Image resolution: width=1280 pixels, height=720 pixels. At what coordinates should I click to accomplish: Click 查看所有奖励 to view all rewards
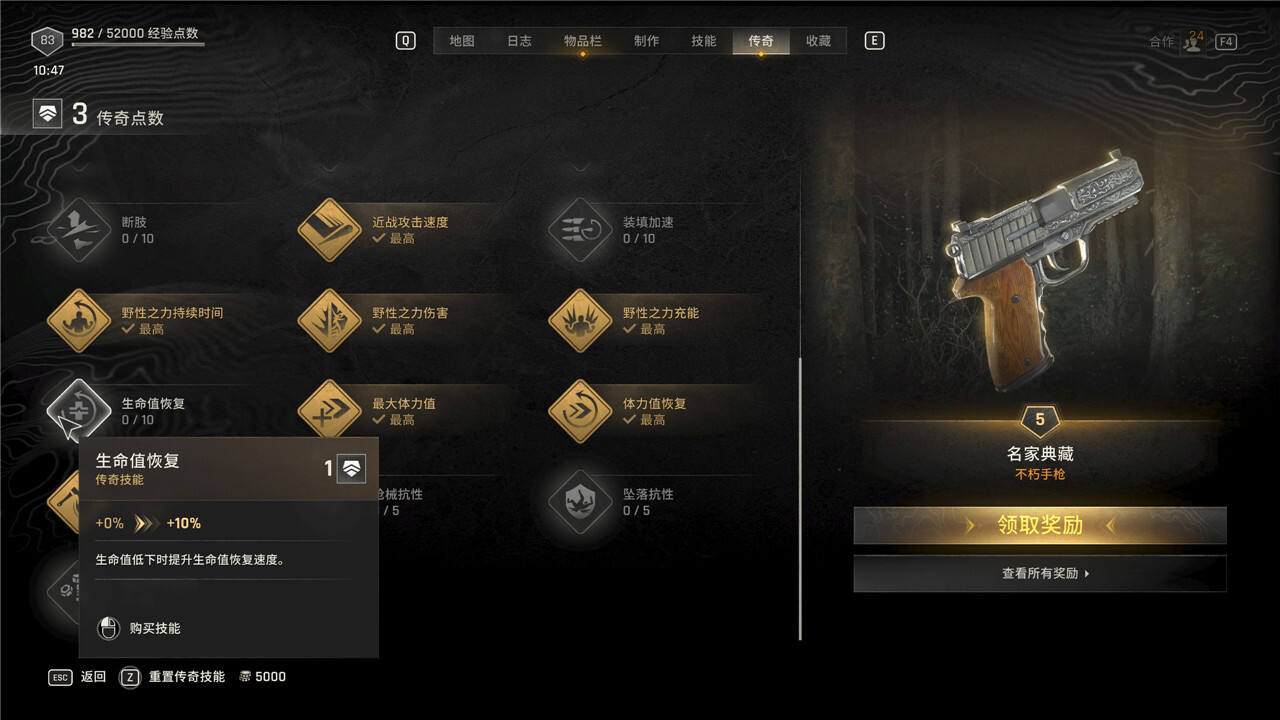[1040, 574]
